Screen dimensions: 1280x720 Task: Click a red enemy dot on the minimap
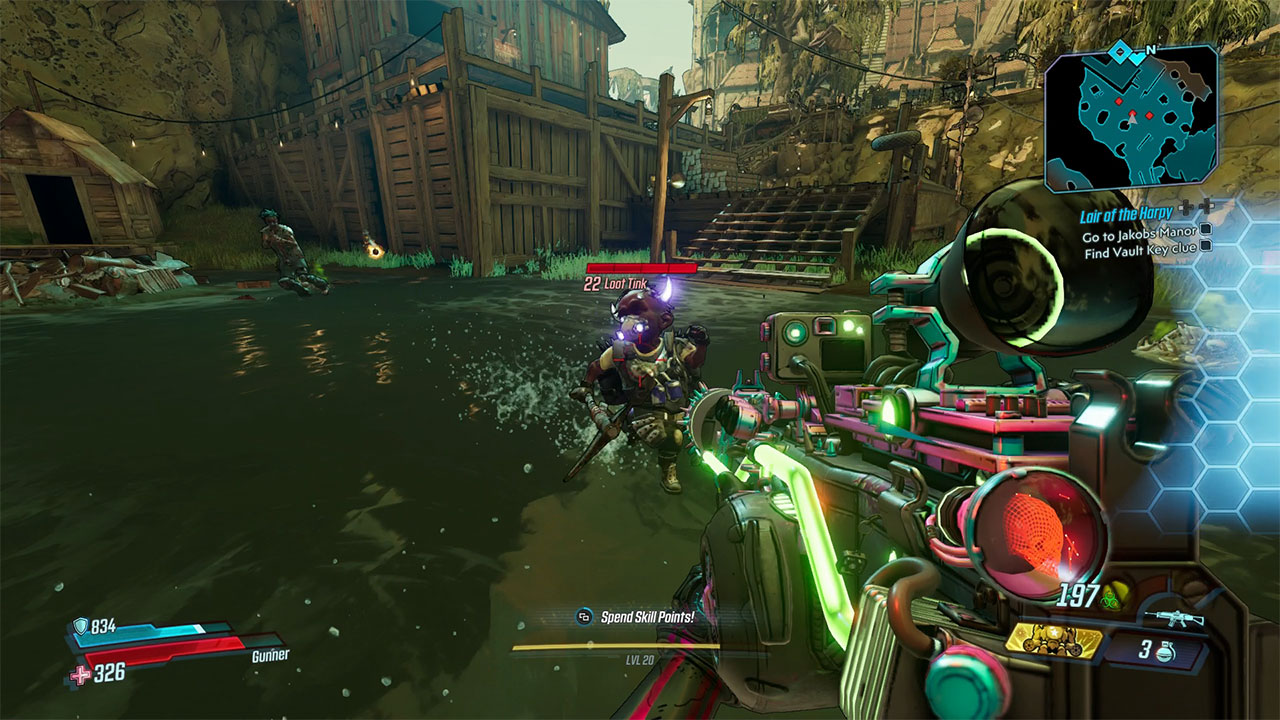click(x=1118, y=101)
